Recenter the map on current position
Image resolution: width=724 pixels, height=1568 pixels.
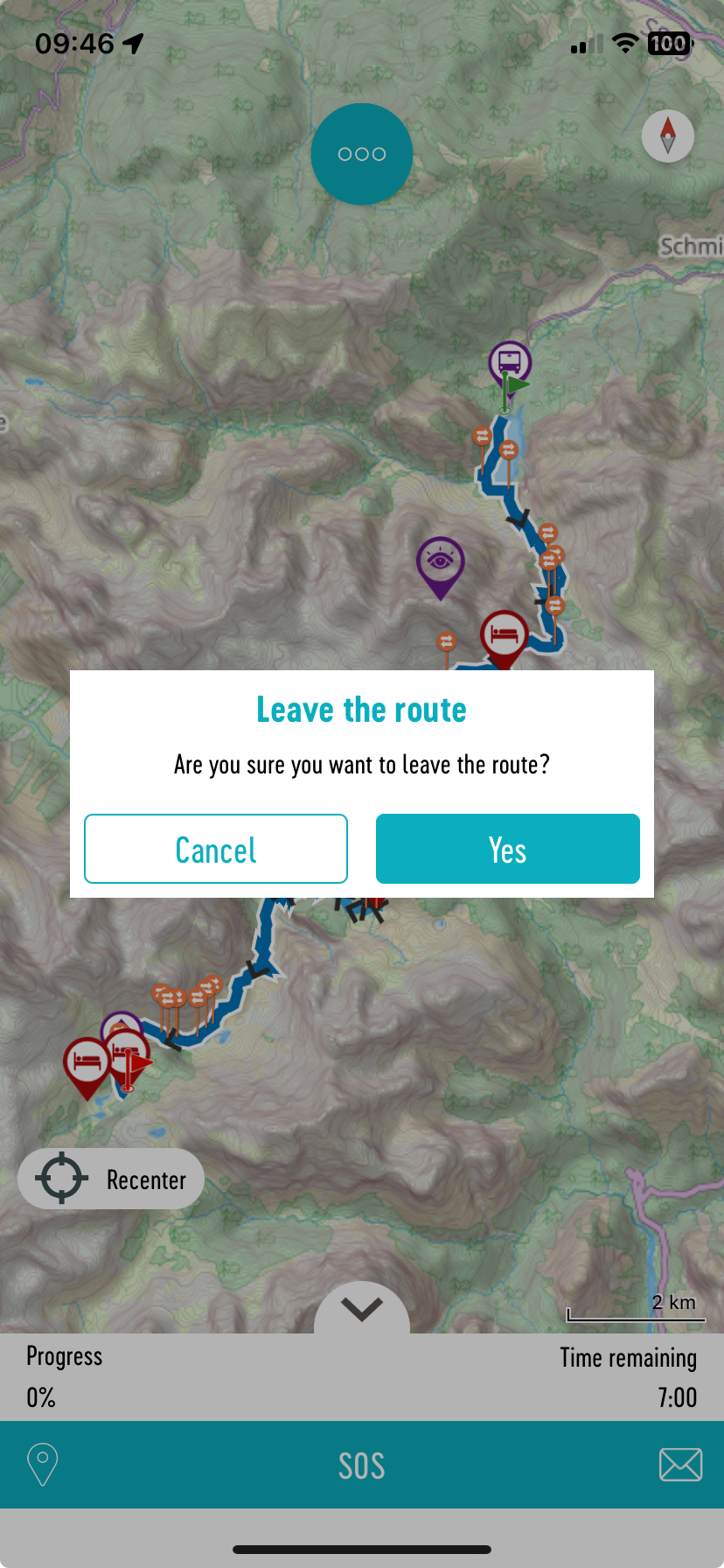coord(111,1179)
